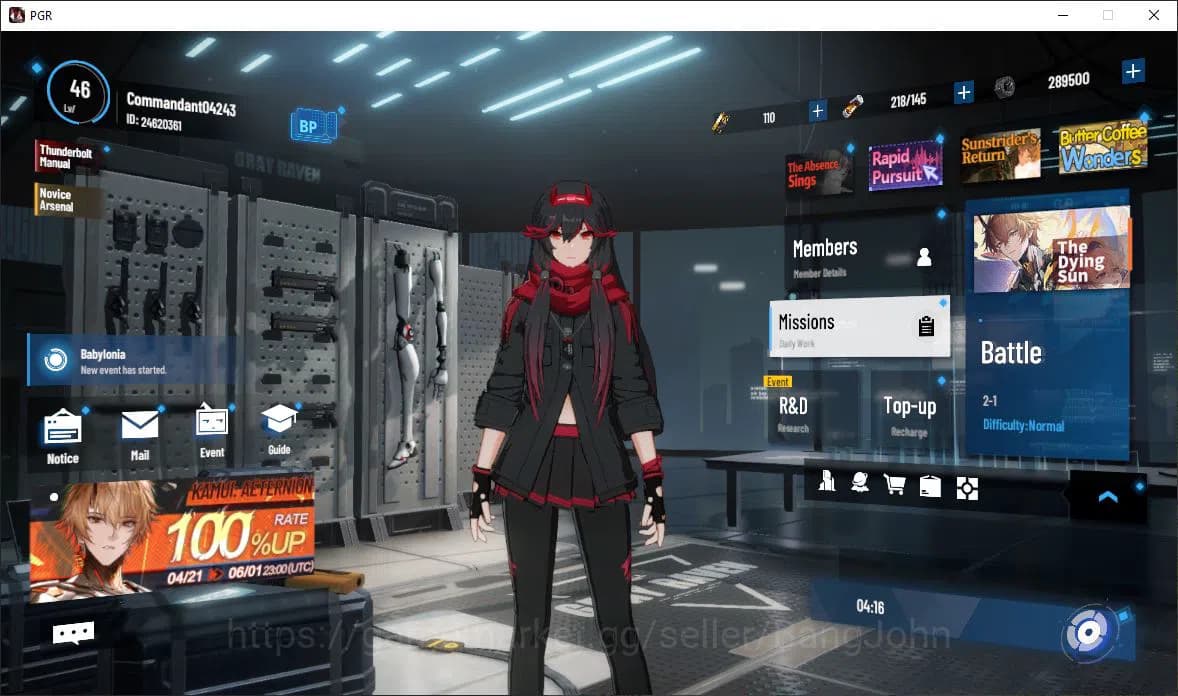This screenshot has height=696, width=1178.
Task: Open the Thunderbolt Manual
Action: tap(67, 156)
